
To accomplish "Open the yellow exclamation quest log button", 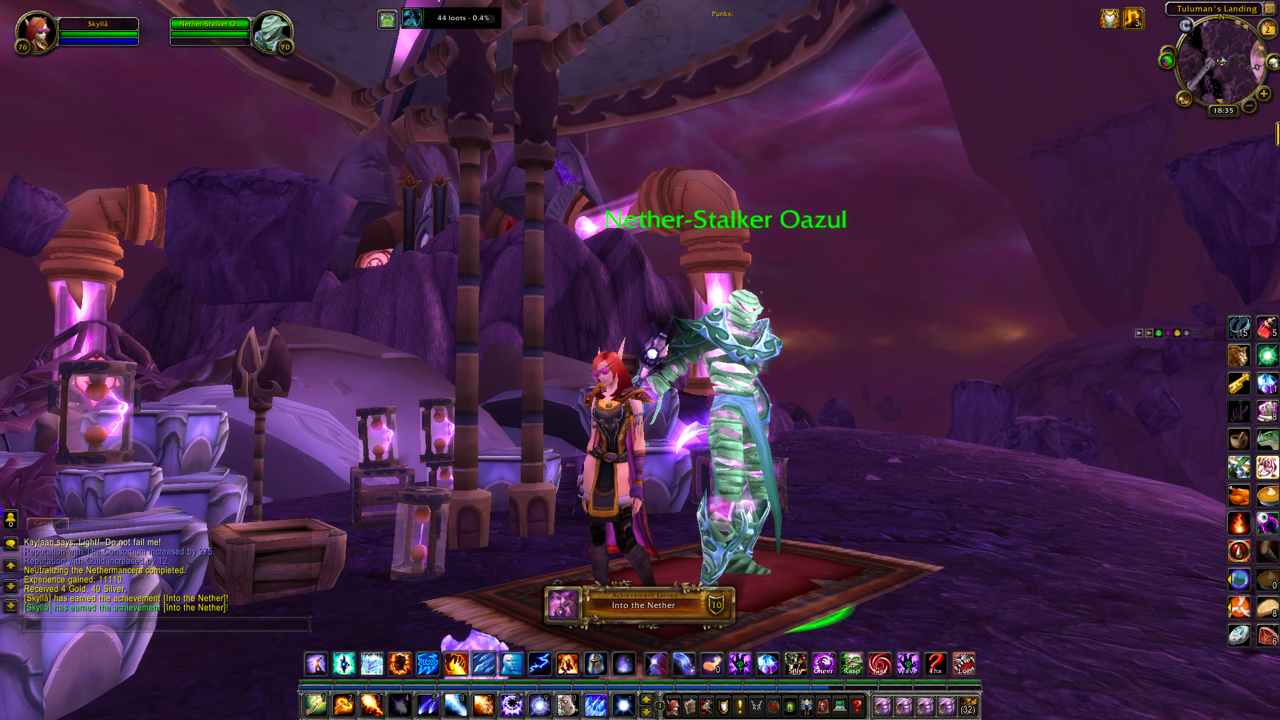I will click(739, 706).
